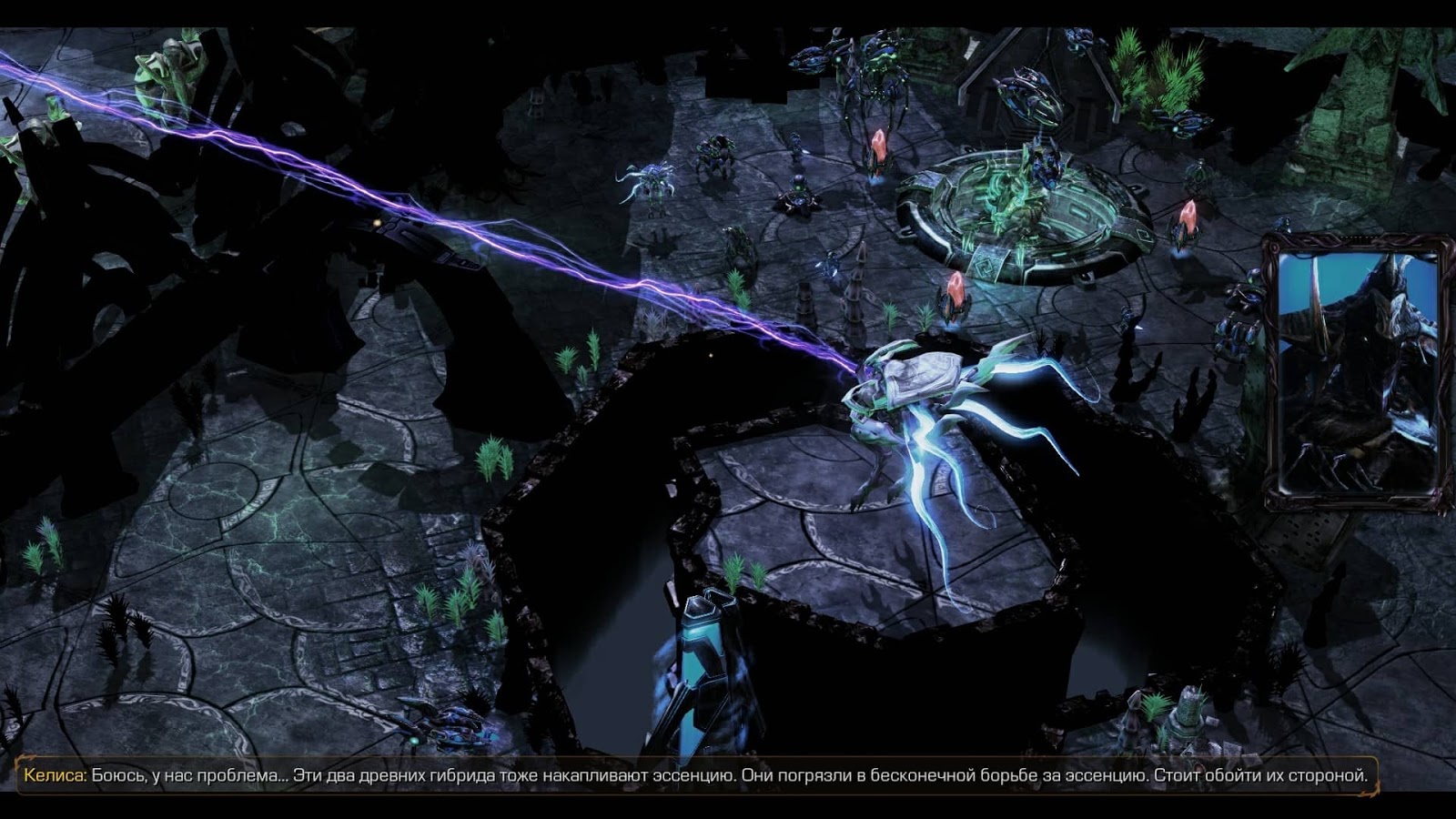The height and width of the screenshot is (819, 1456).
Task: Click Kelisa's speaker portrait frame
Action: click(1356, 371)
